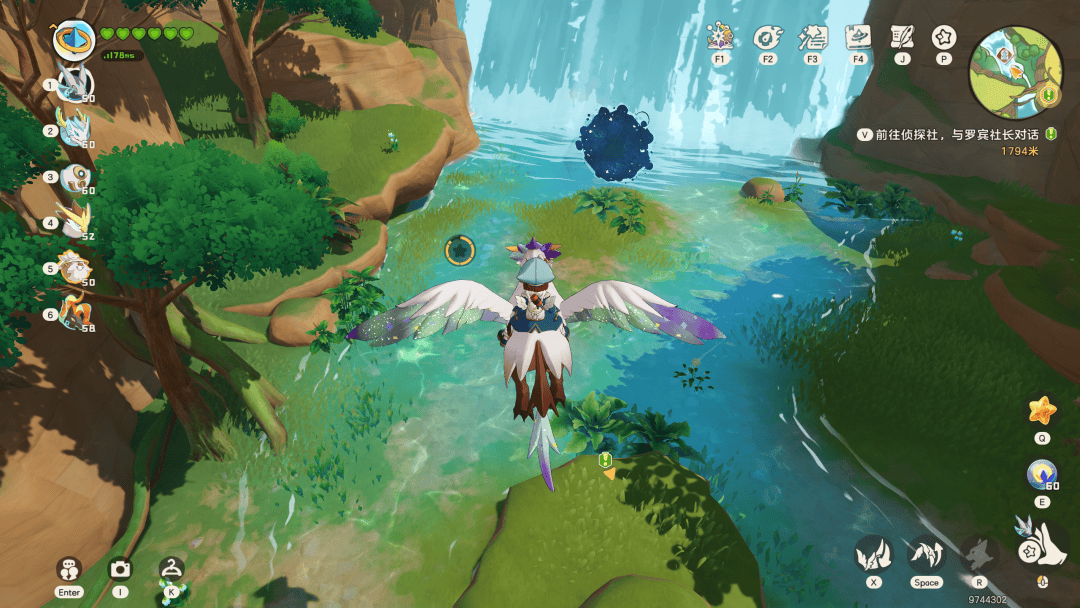Select the fourth party creature portrait

pos(74,222)
